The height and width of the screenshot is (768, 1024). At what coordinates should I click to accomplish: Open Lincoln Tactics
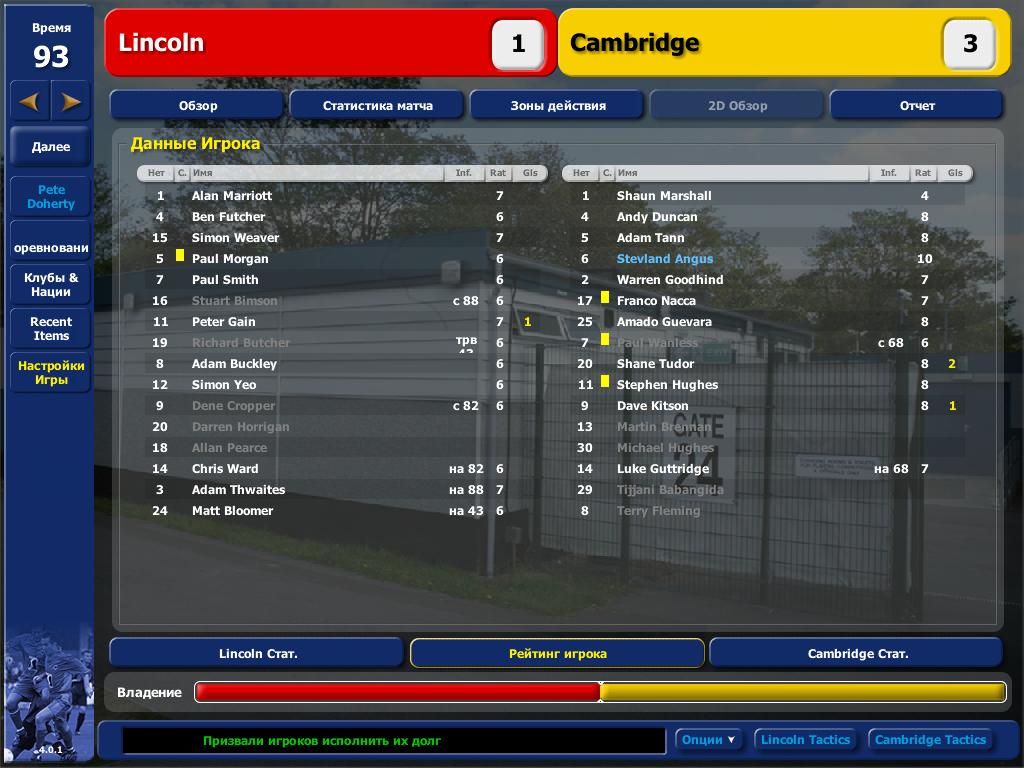pos(805,740)
